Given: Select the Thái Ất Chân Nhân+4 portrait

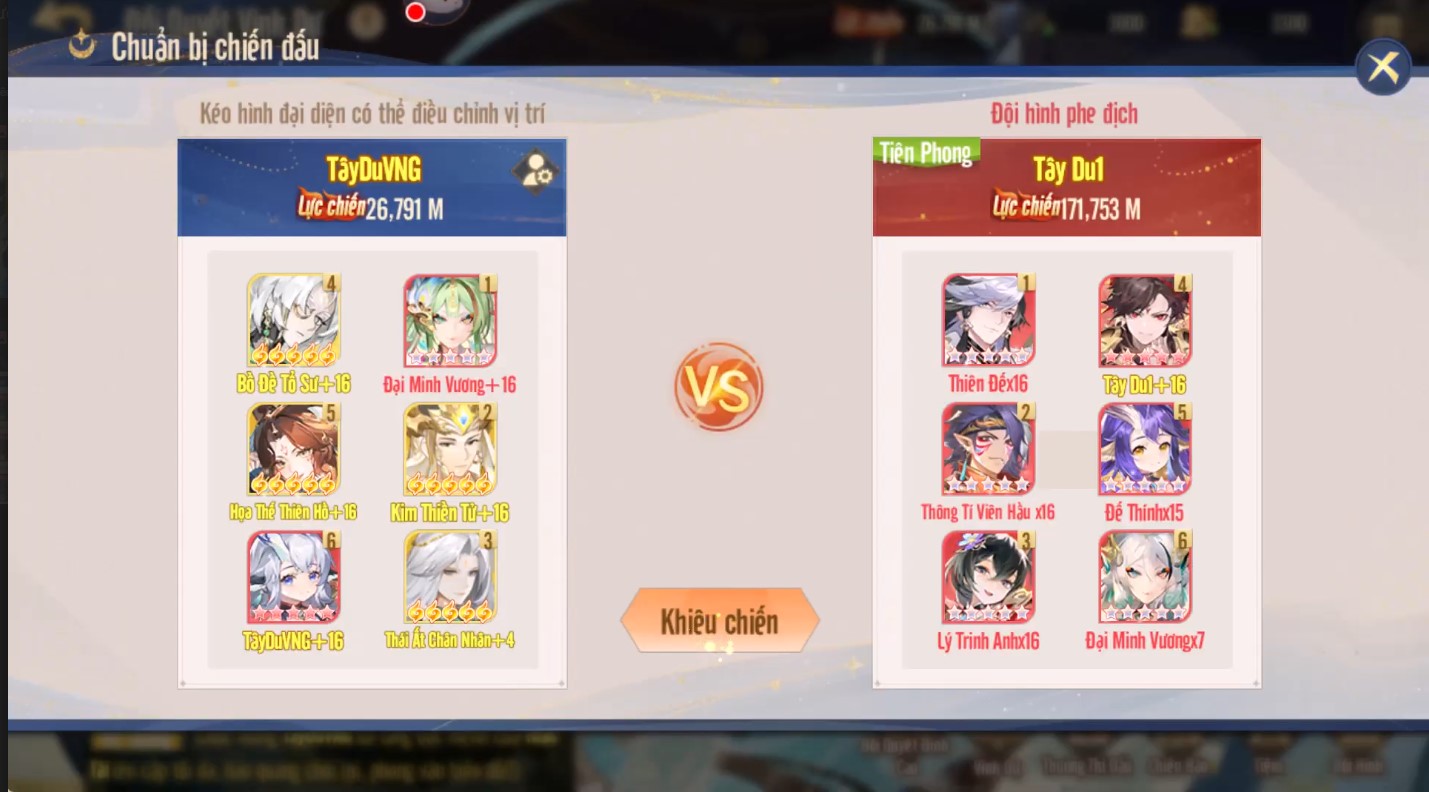Looking at the screenshot, I should point(449,576).
